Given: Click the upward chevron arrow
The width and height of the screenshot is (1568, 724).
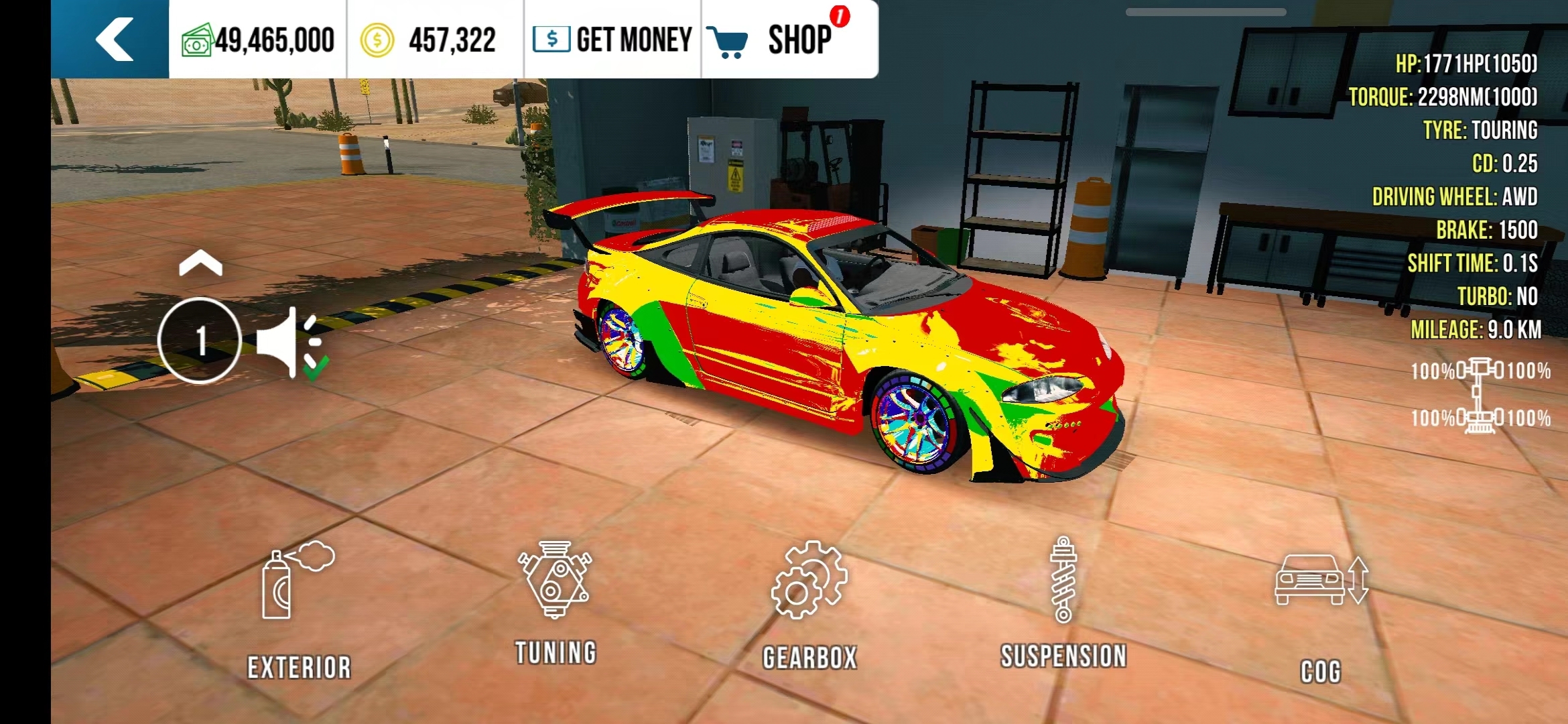Looking at the screenshot, I should click(200, 264).
